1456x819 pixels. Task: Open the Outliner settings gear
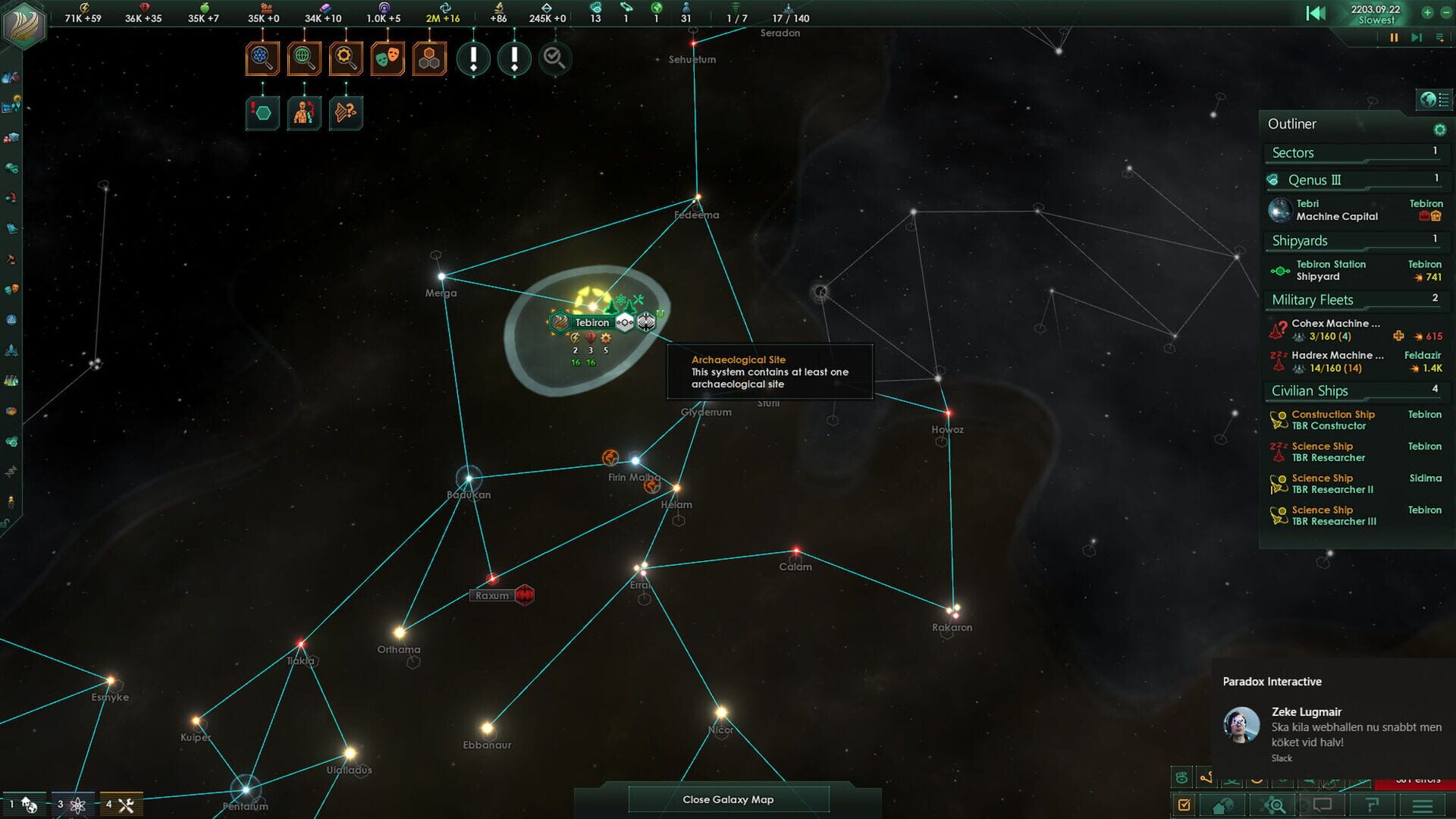click(1440, 130)
